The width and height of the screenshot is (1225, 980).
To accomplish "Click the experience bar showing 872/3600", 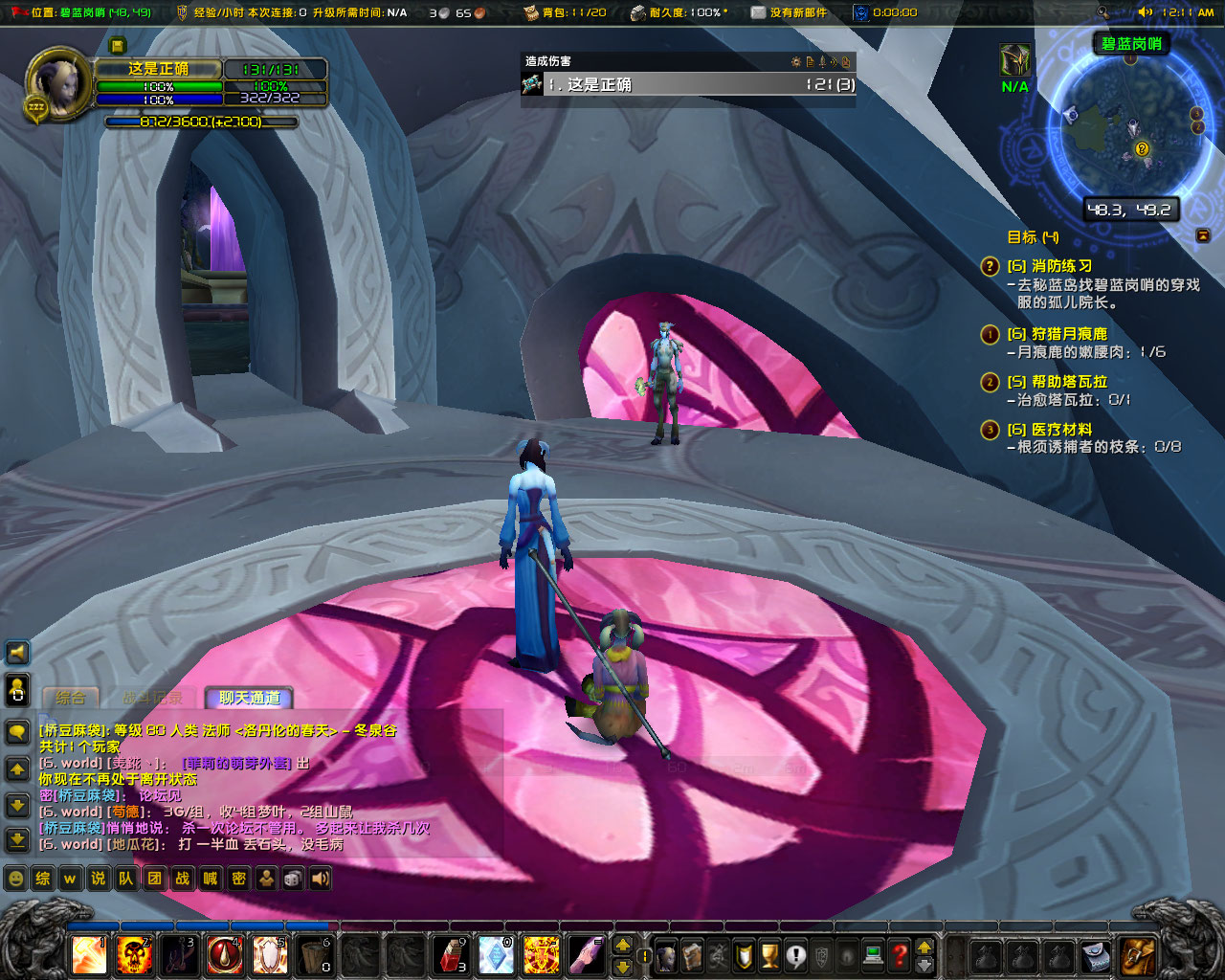I will [201, 122].
